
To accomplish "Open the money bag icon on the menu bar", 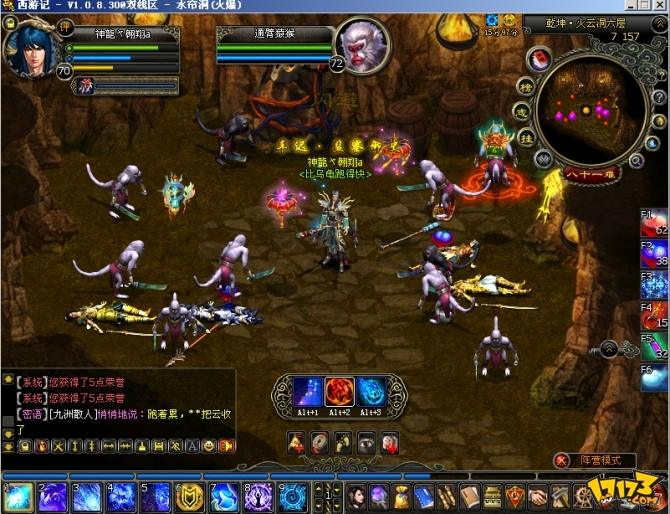I will (401, 496).
